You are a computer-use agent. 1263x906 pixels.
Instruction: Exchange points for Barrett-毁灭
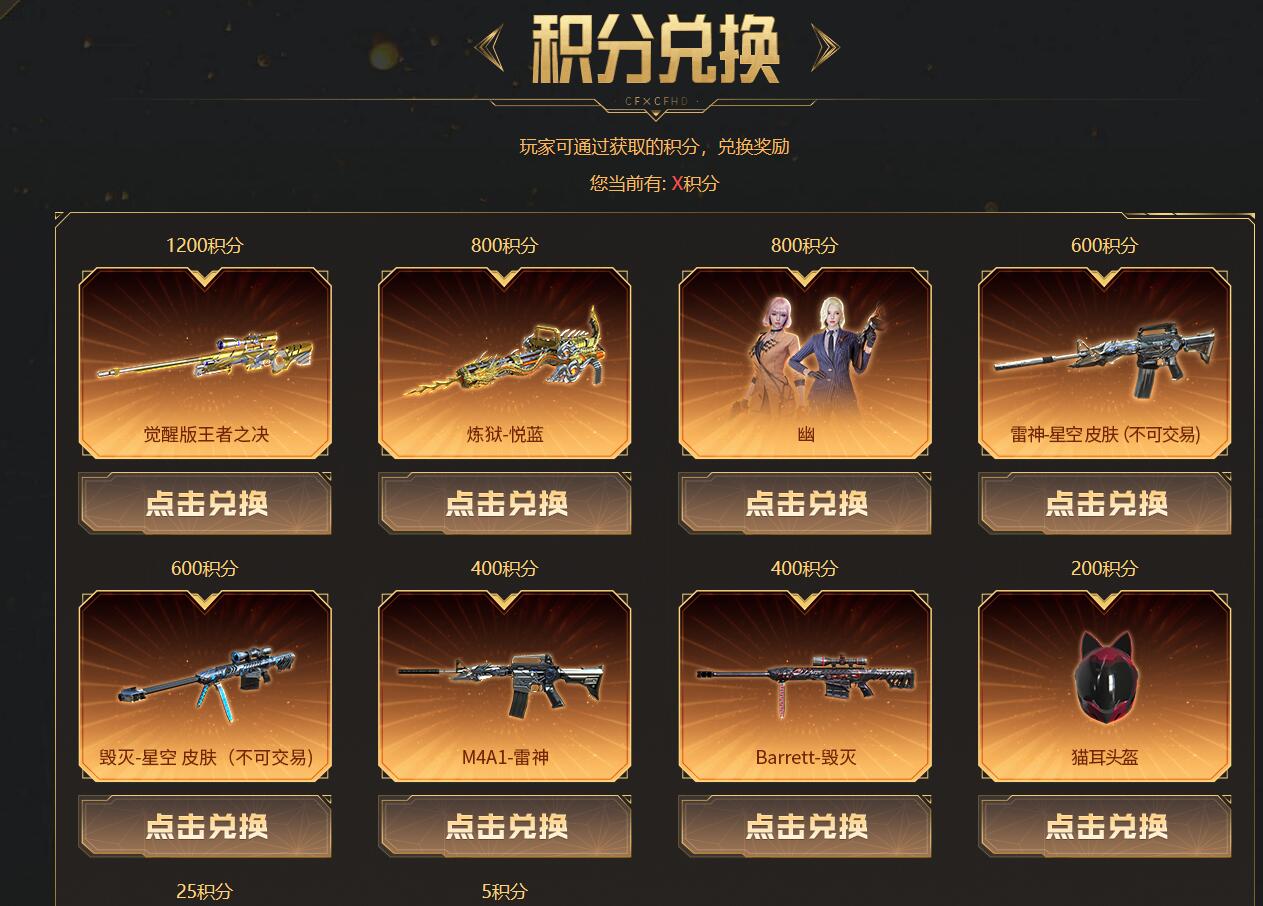click(805, 826)
